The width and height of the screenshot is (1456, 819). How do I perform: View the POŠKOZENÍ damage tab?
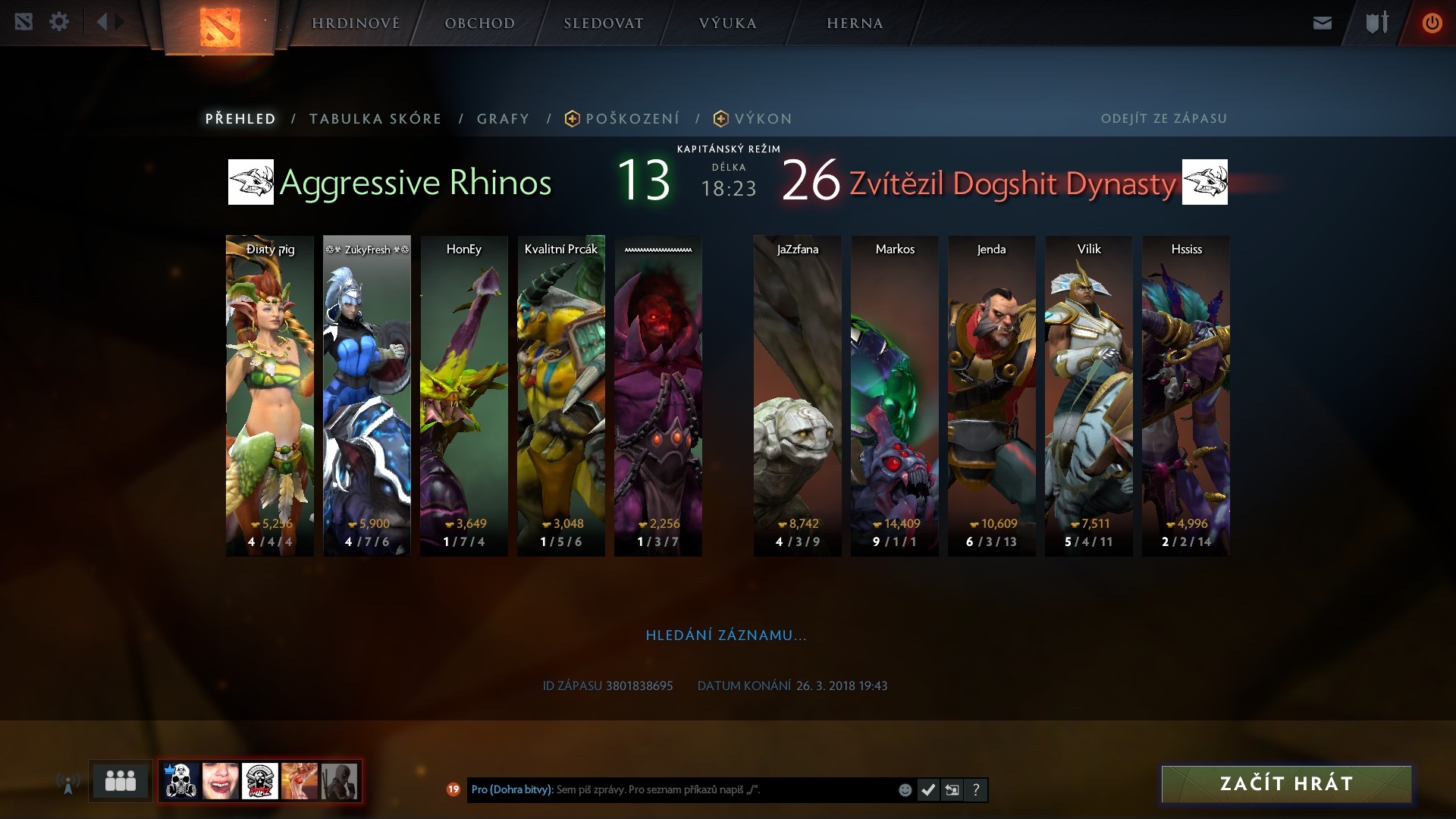632,119
